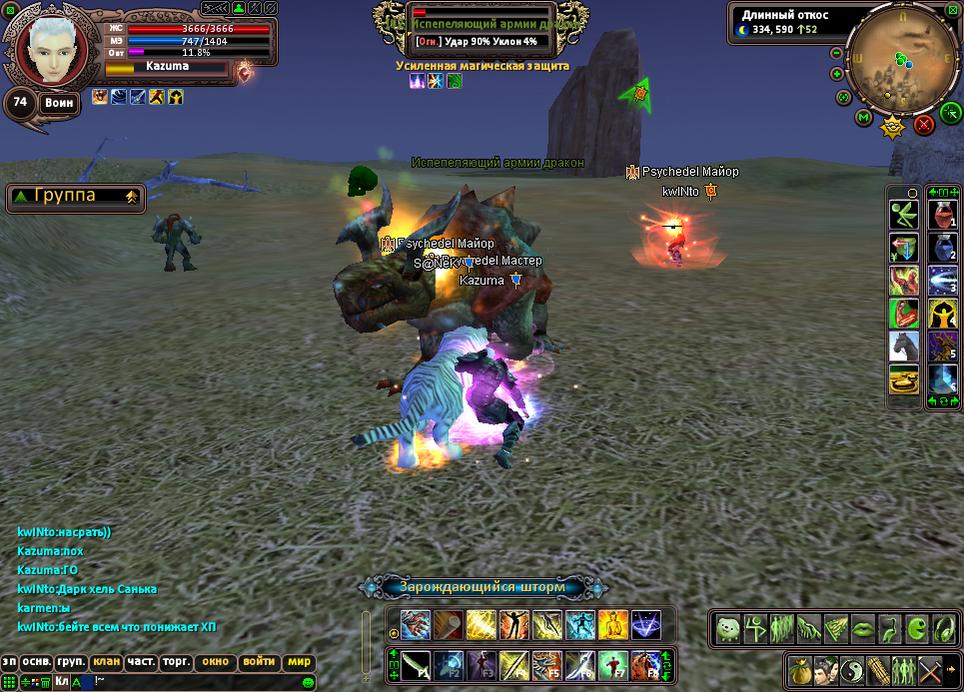The width and height of the screenshot is (964, 692).
Task: Open the yin-yang icon menu
Action: [x=852, y=669]
